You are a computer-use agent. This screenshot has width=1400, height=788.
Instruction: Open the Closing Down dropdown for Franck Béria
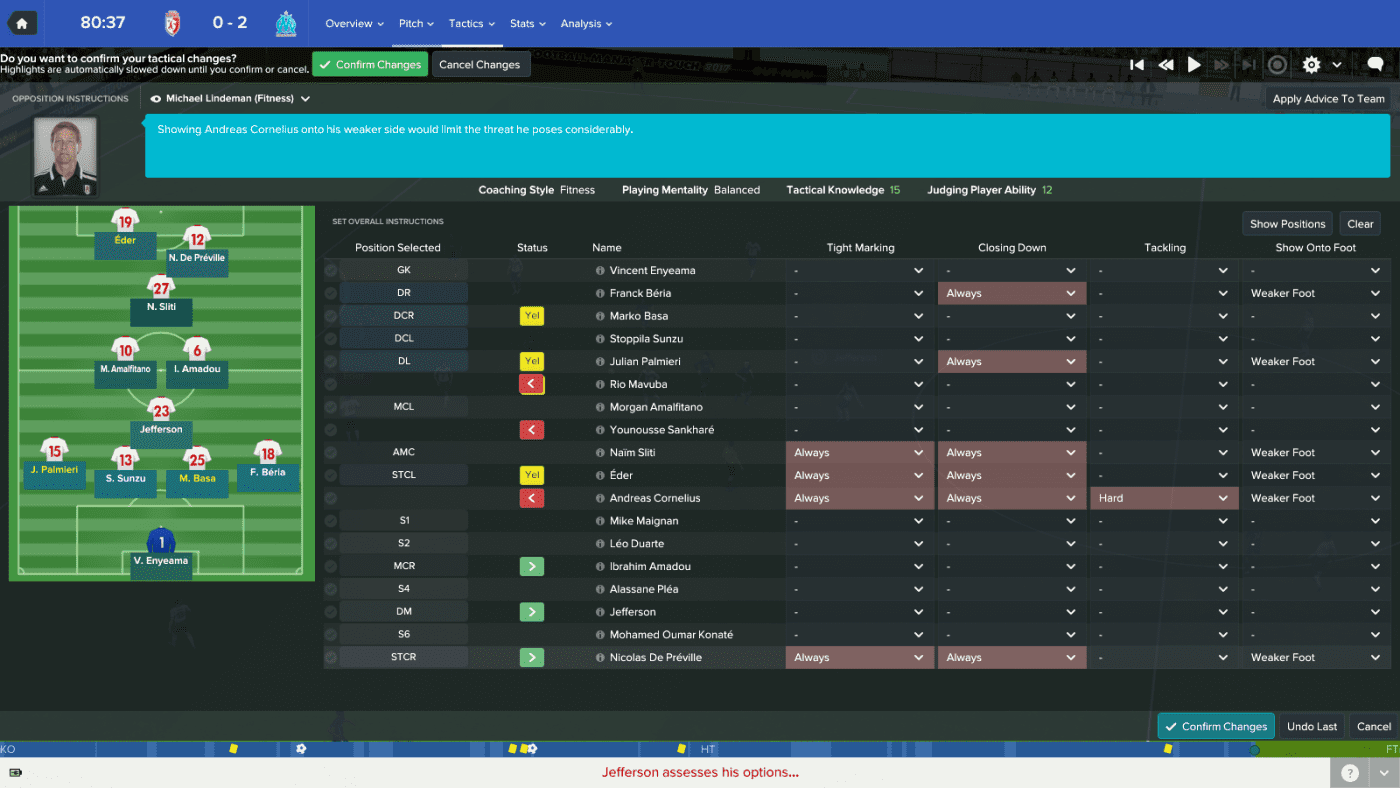tap(1011, 292)
